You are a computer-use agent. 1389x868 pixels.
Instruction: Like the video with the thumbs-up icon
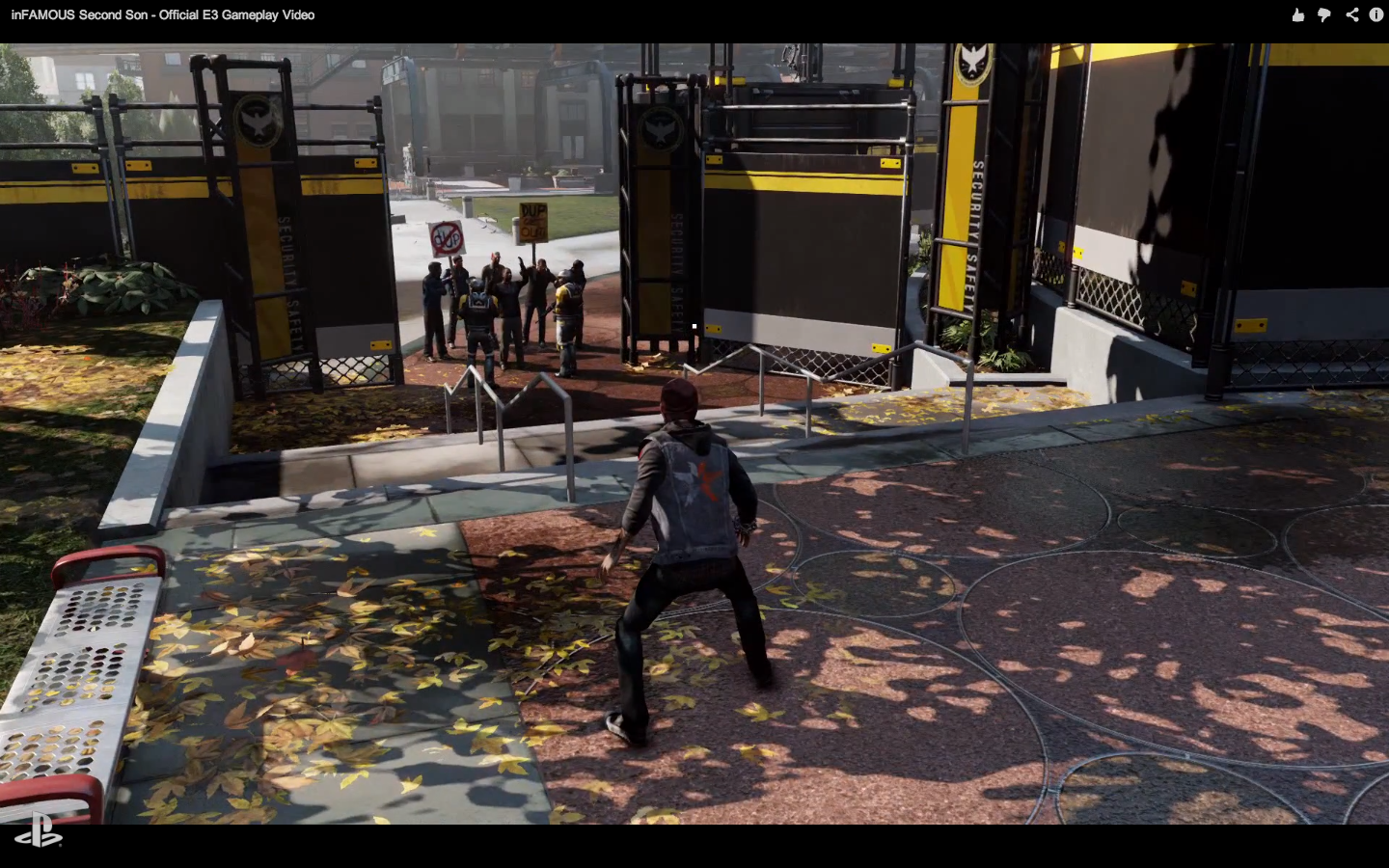point(1298,14)
